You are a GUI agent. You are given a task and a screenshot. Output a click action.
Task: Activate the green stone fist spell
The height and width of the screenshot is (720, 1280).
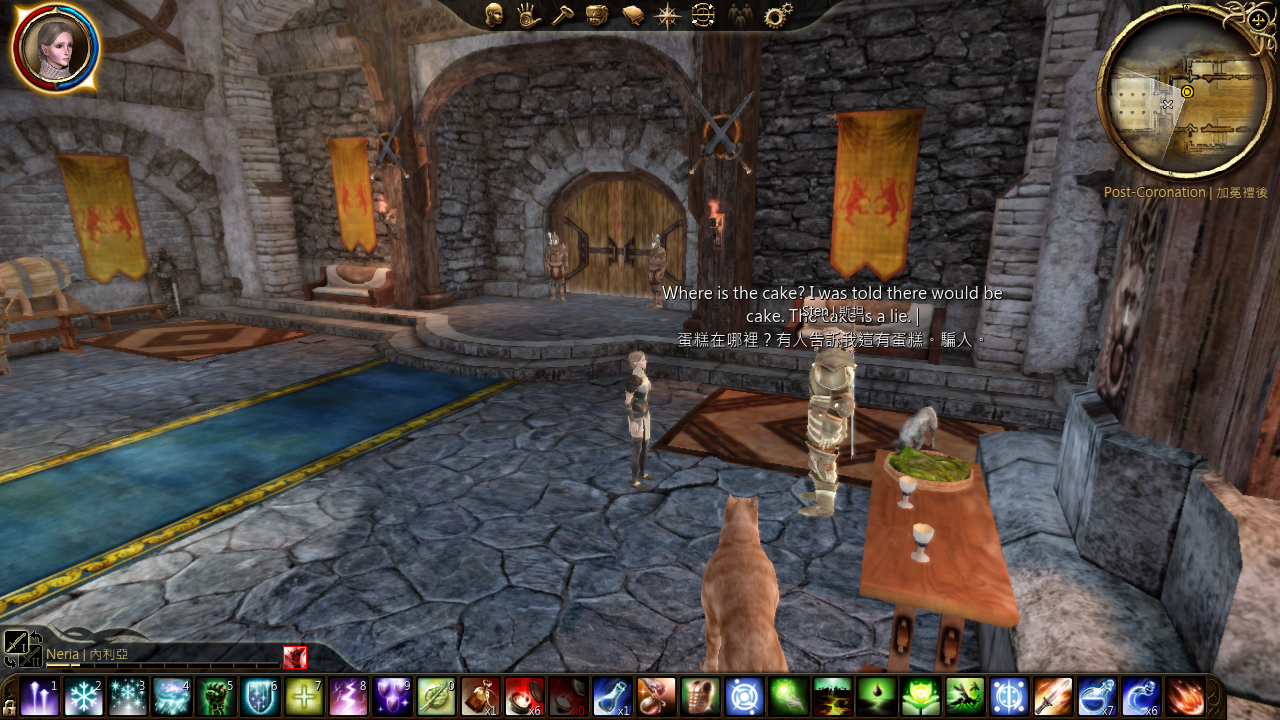coord(215,696)
